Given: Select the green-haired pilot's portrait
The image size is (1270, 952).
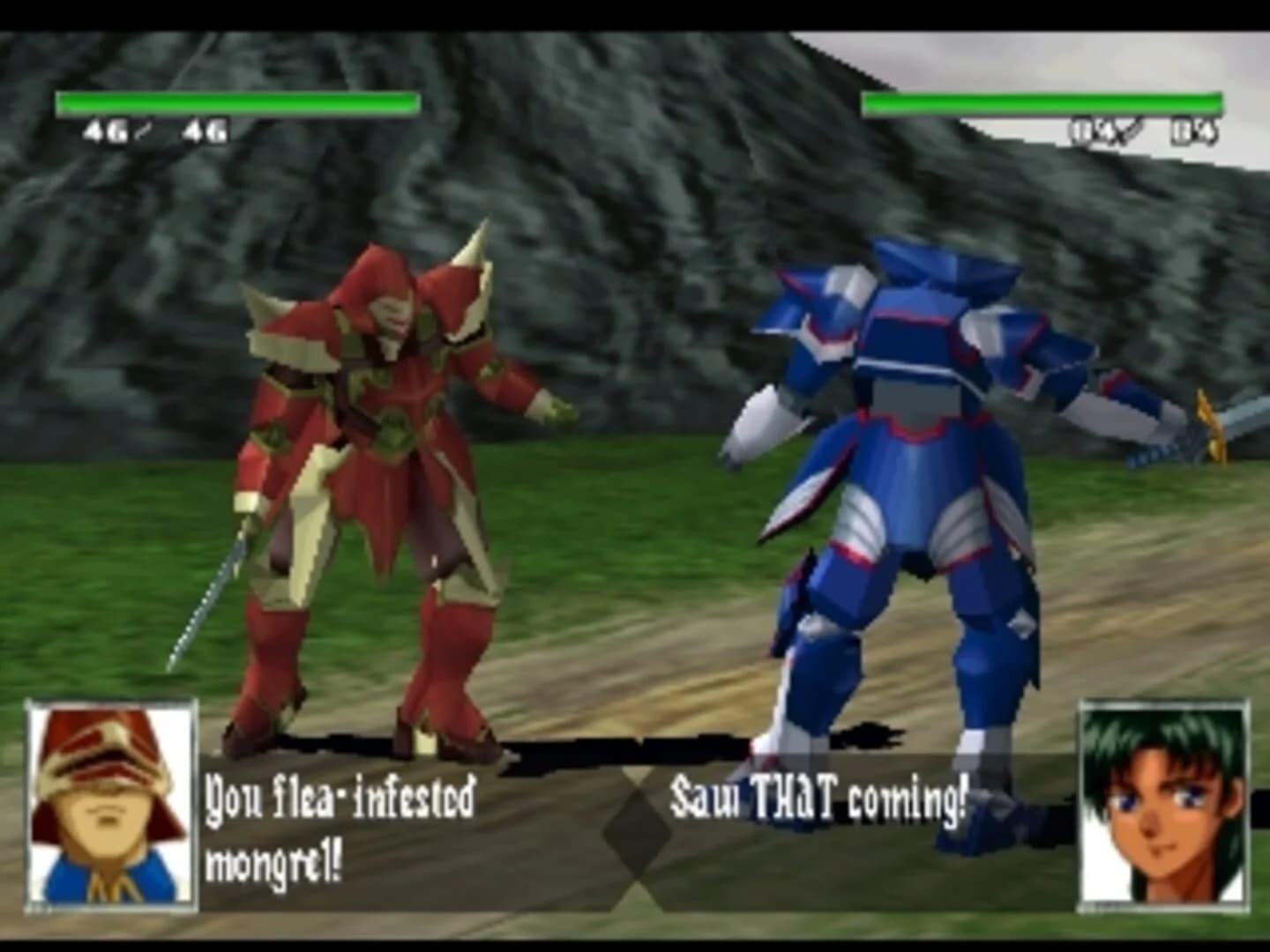Looking at the screenshot, I should [x=1164, y=807].
